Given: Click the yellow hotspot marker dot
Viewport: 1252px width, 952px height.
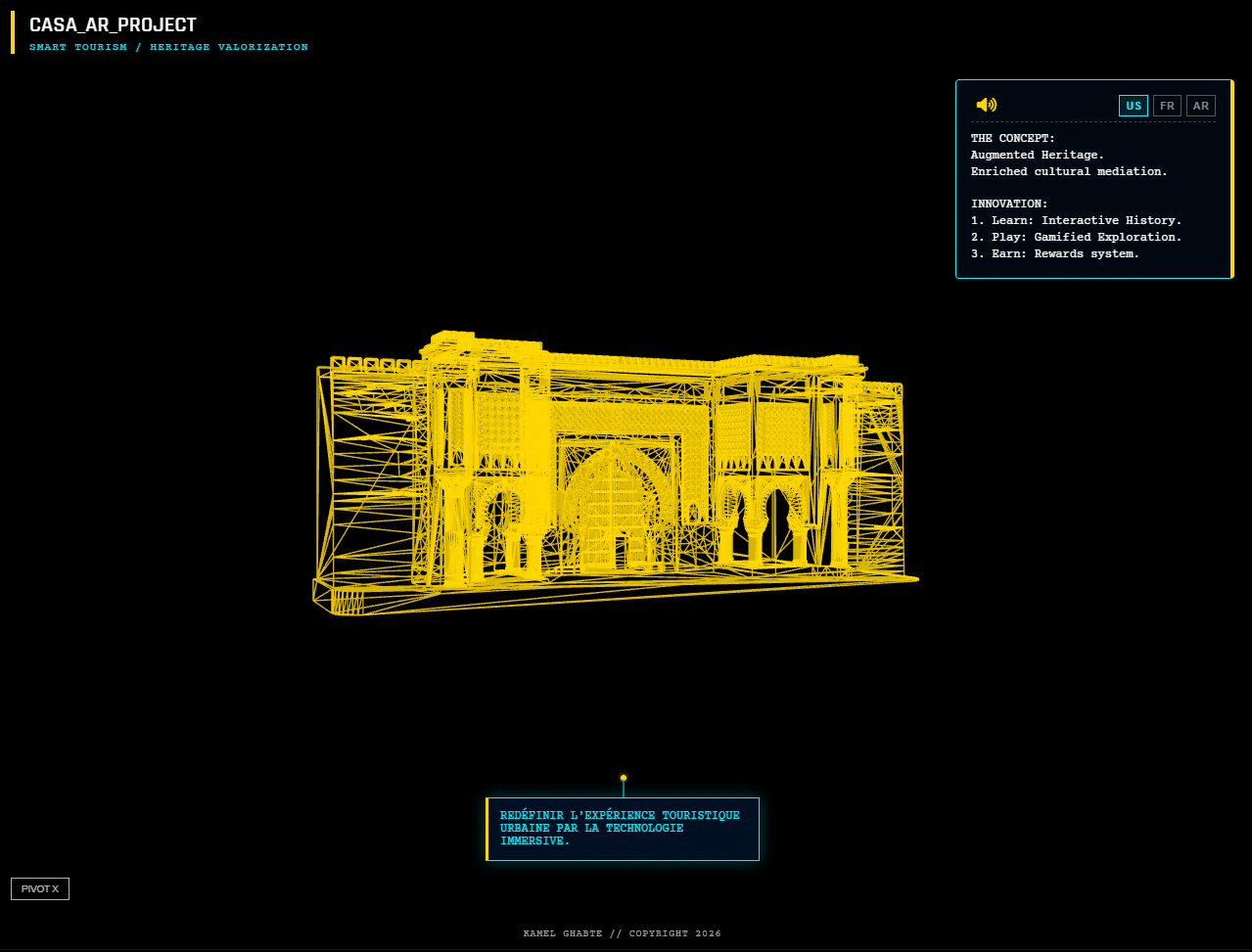Looking at the screenshot, I should point(624,778).
